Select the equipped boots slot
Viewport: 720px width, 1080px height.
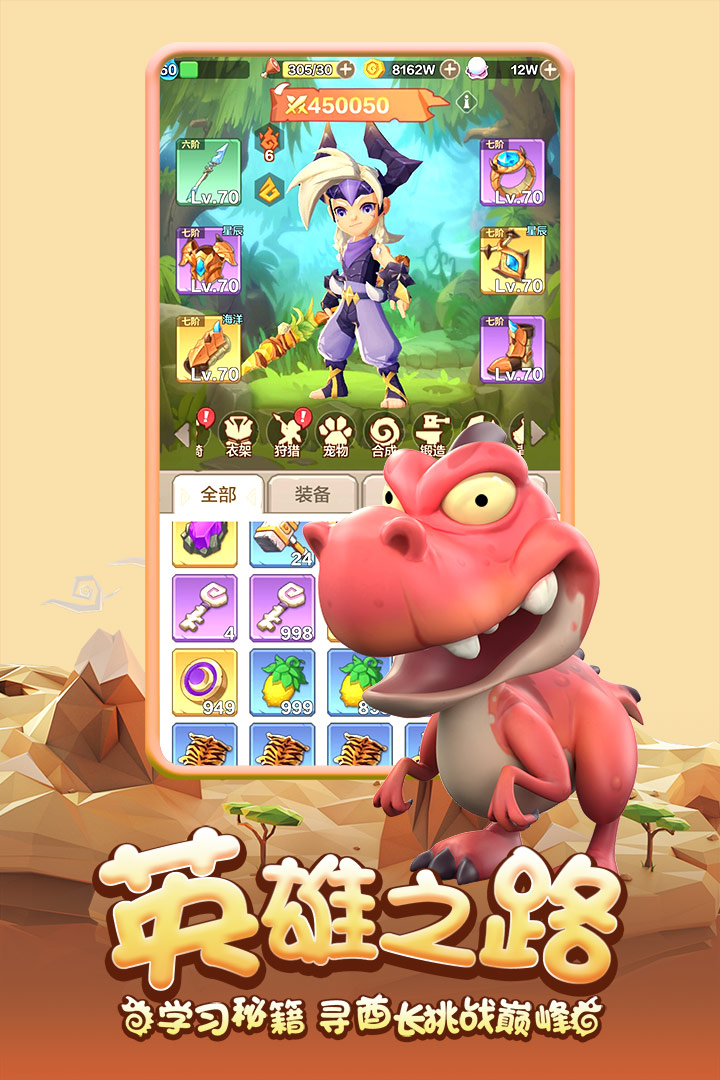click(x=512, y=349)
